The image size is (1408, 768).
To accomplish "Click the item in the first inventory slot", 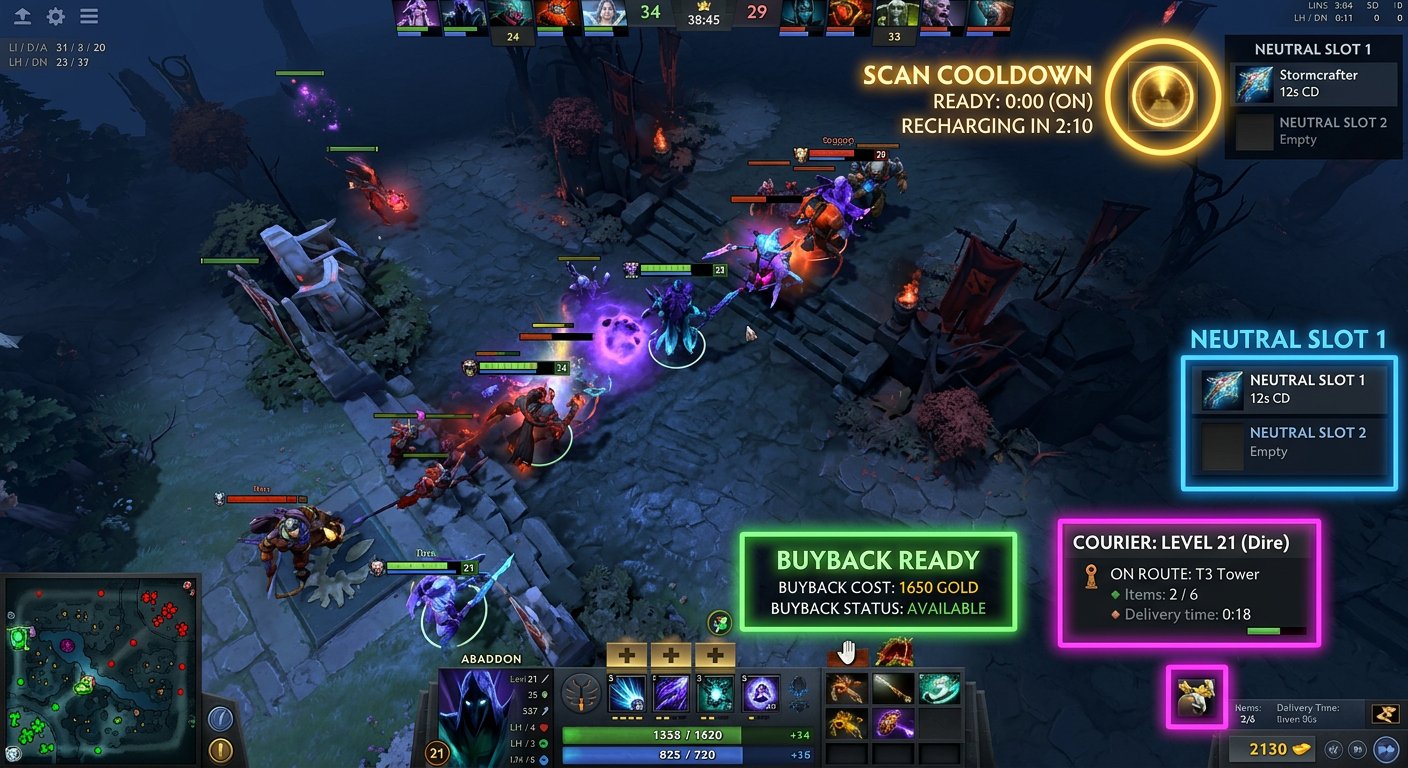I will (x=848, y=687).
